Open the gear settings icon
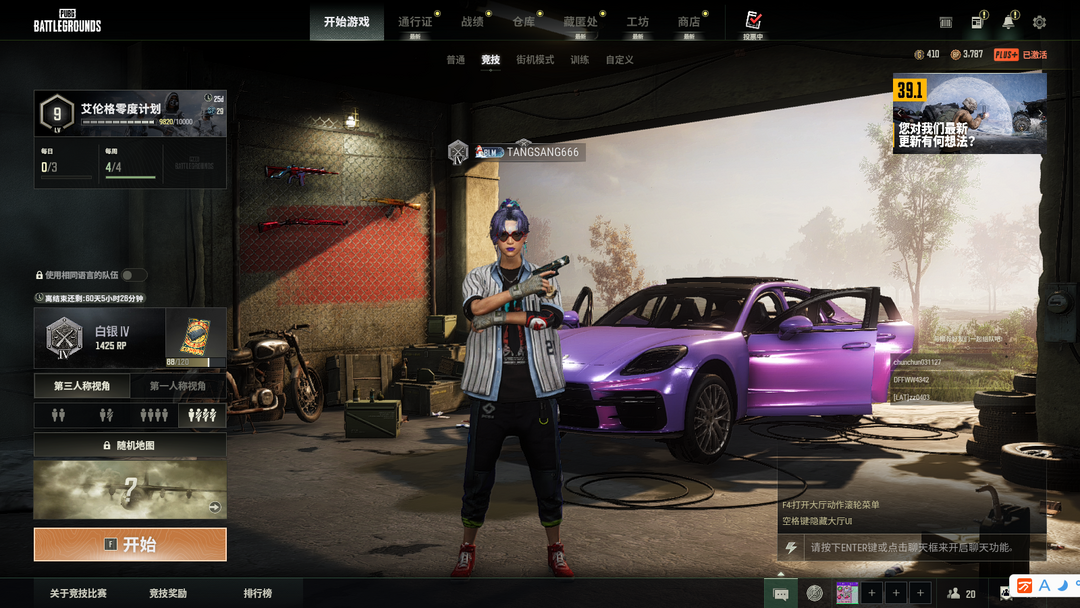 tap(1039, 22)
